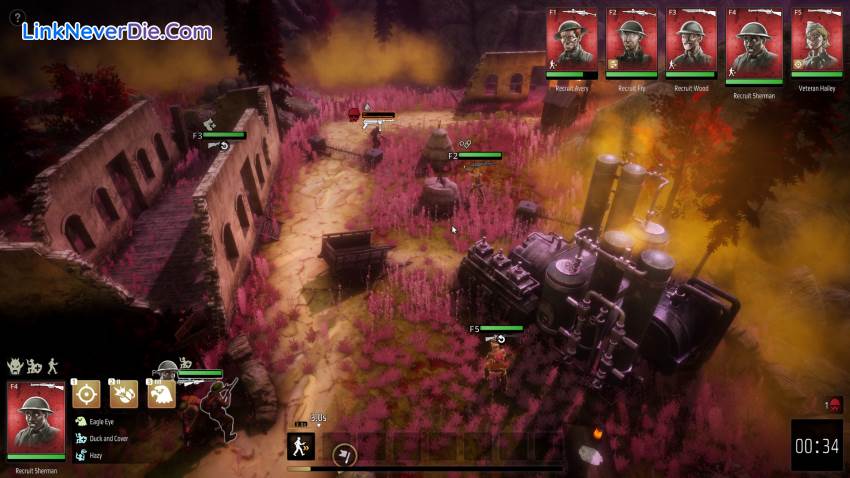
Task: Activate the eagle head ability
Action: pyautogui.click(x=162, y=394)
